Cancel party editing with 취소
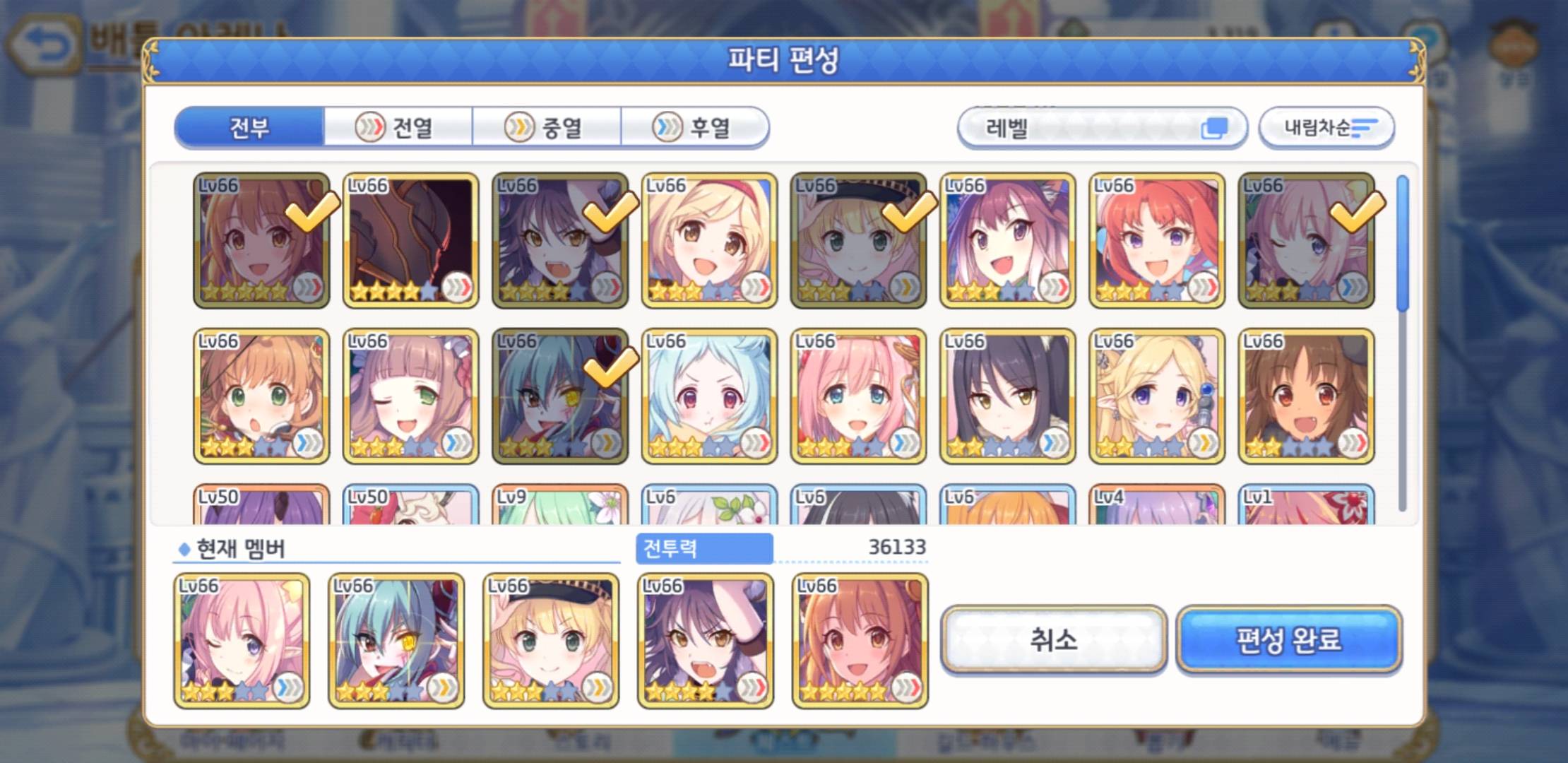This screenshot has height=763, width=1568. pyautogui.click(x=1053, y=640)
